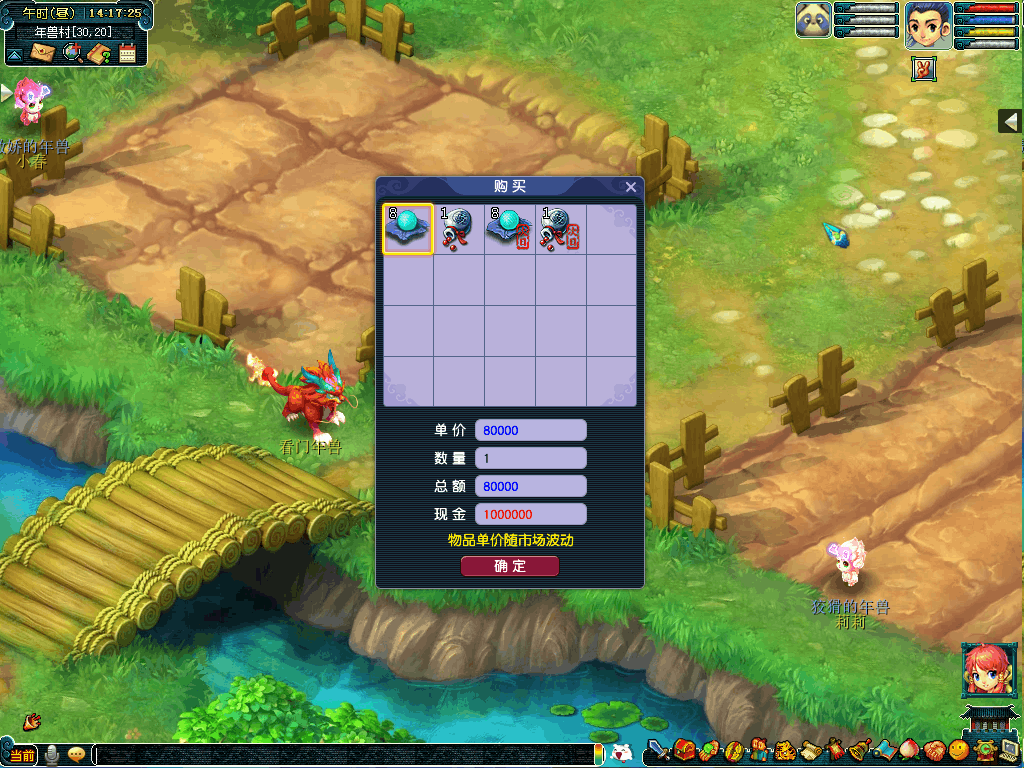Image resolution: width=1024 pixels, height=768 pixels.
Task: Open the mail envelope icon
Action: pos(43,52)
